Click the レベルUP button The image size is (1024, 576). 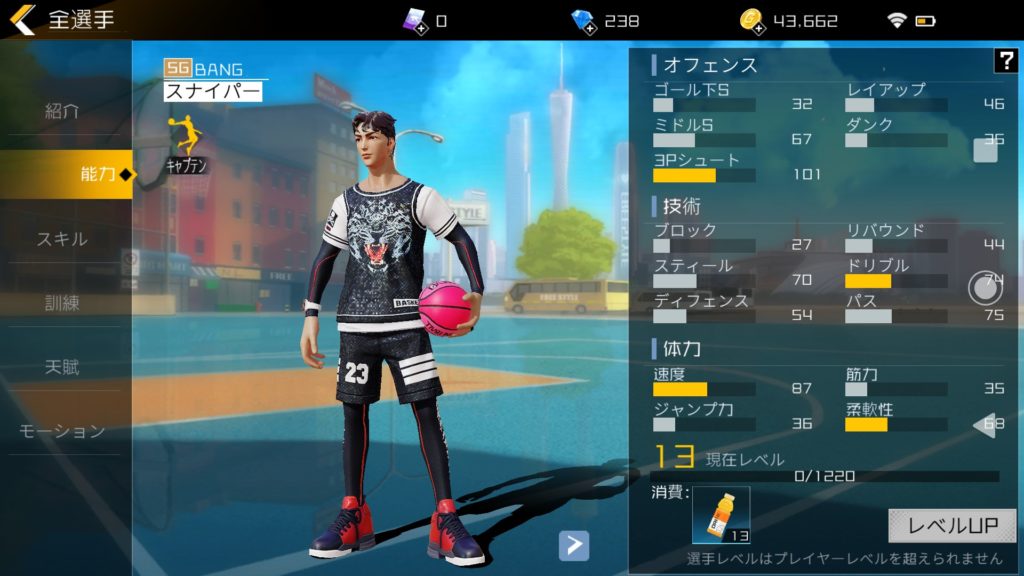tap(951, 525)
